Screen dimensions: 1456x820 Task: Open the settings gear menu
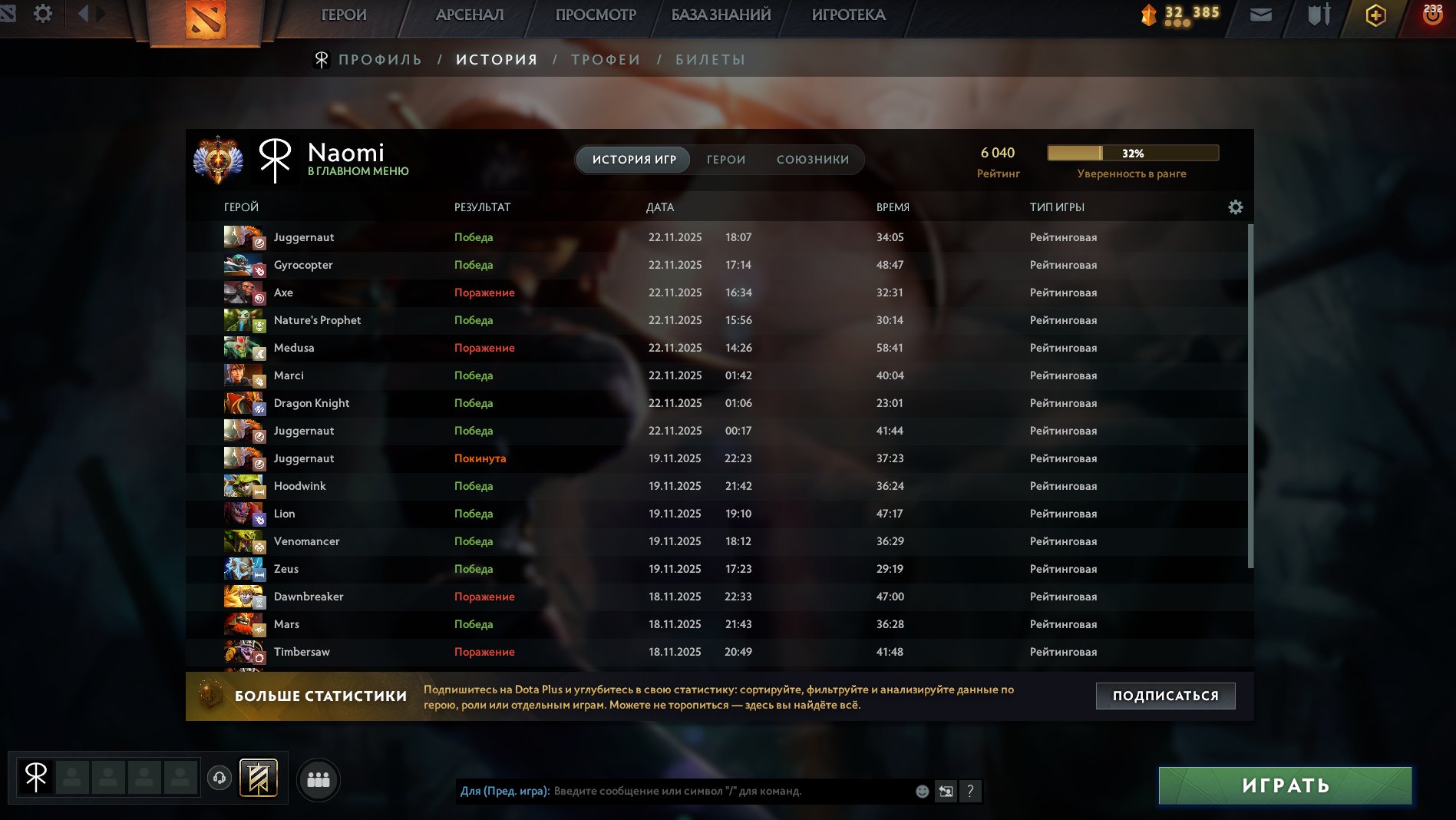click(x=44, y=13)
